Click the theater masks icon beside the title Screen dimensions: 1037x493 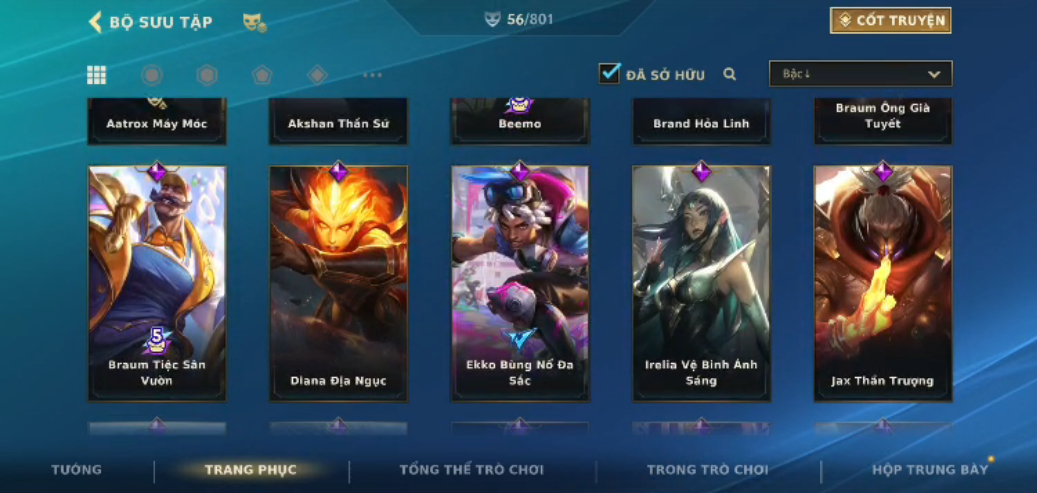click(x=254, y=22)
